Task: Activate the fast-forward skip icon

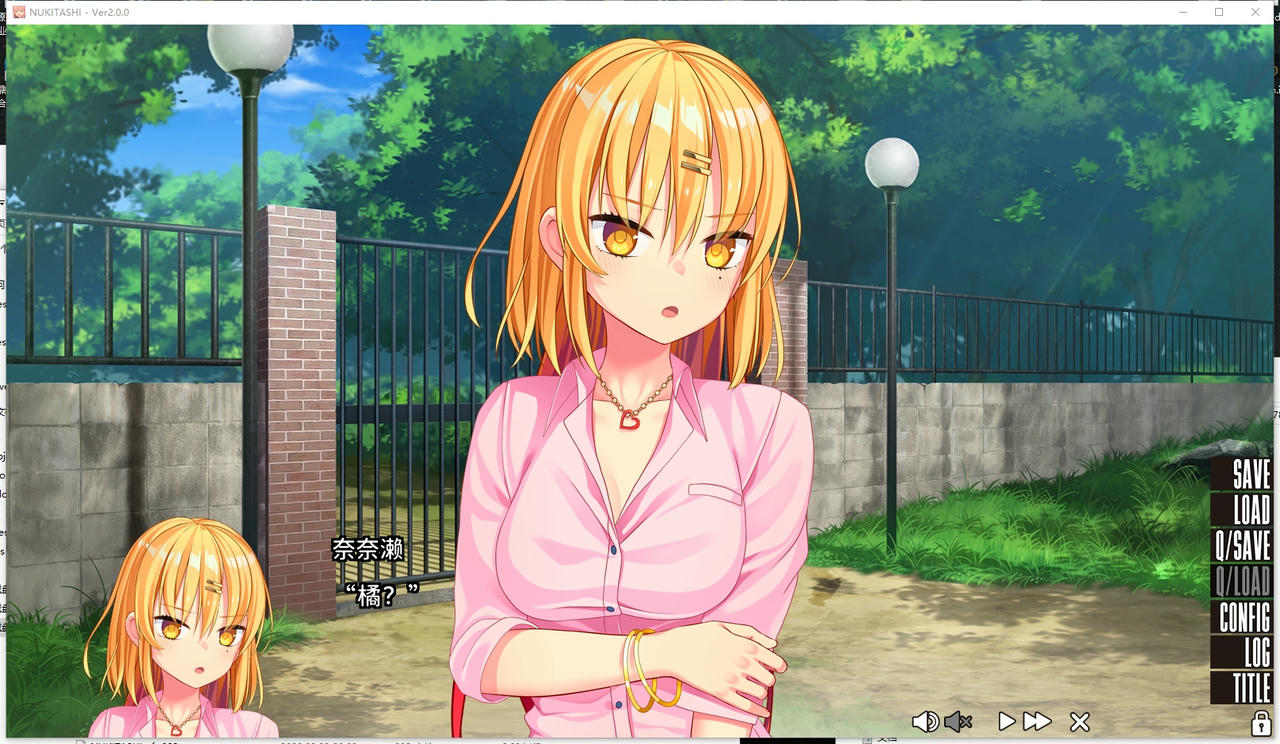Action: point(1037,720)
